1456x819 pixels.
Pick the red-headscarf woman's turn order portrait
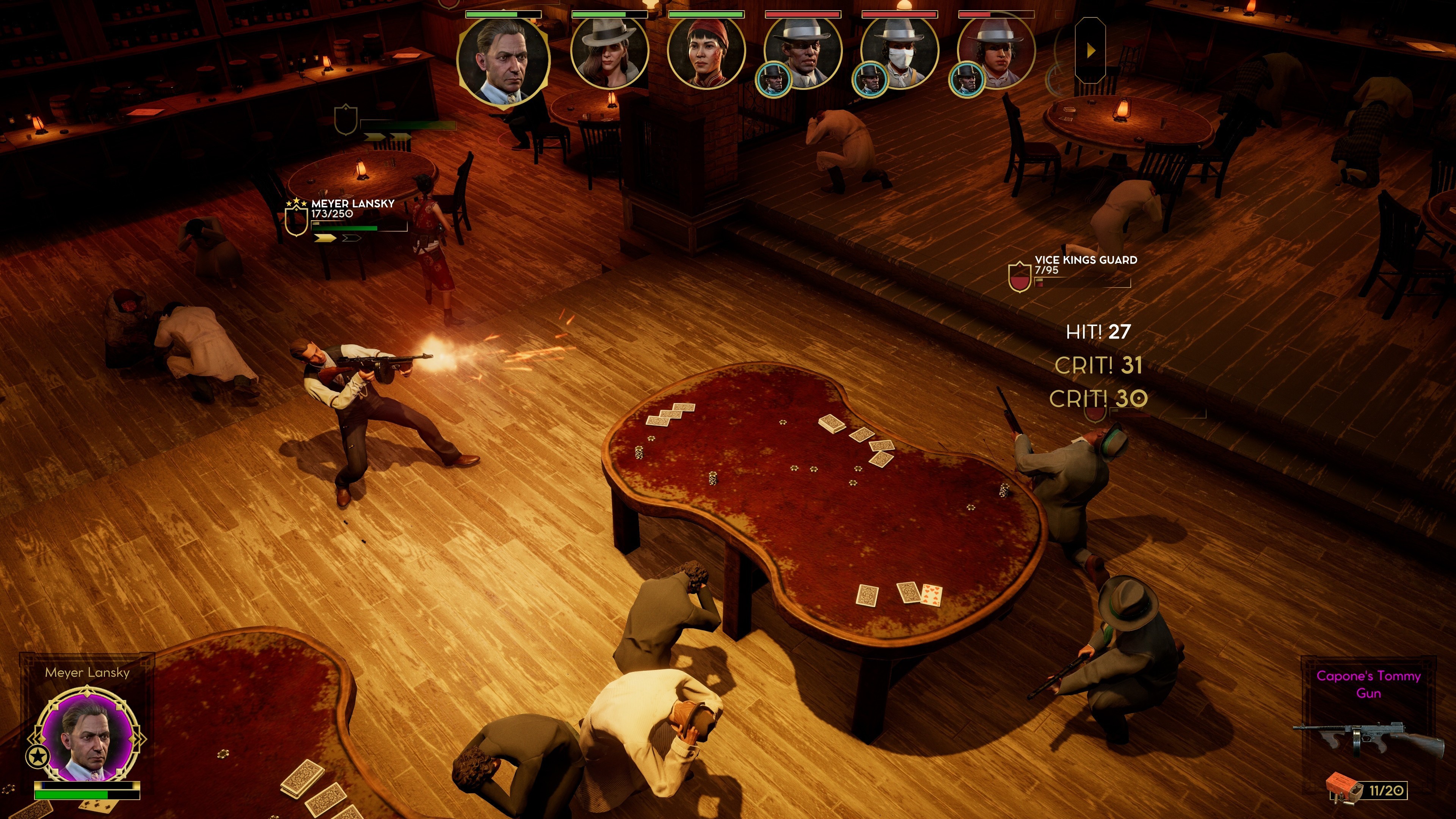click(x=706, y=54)
